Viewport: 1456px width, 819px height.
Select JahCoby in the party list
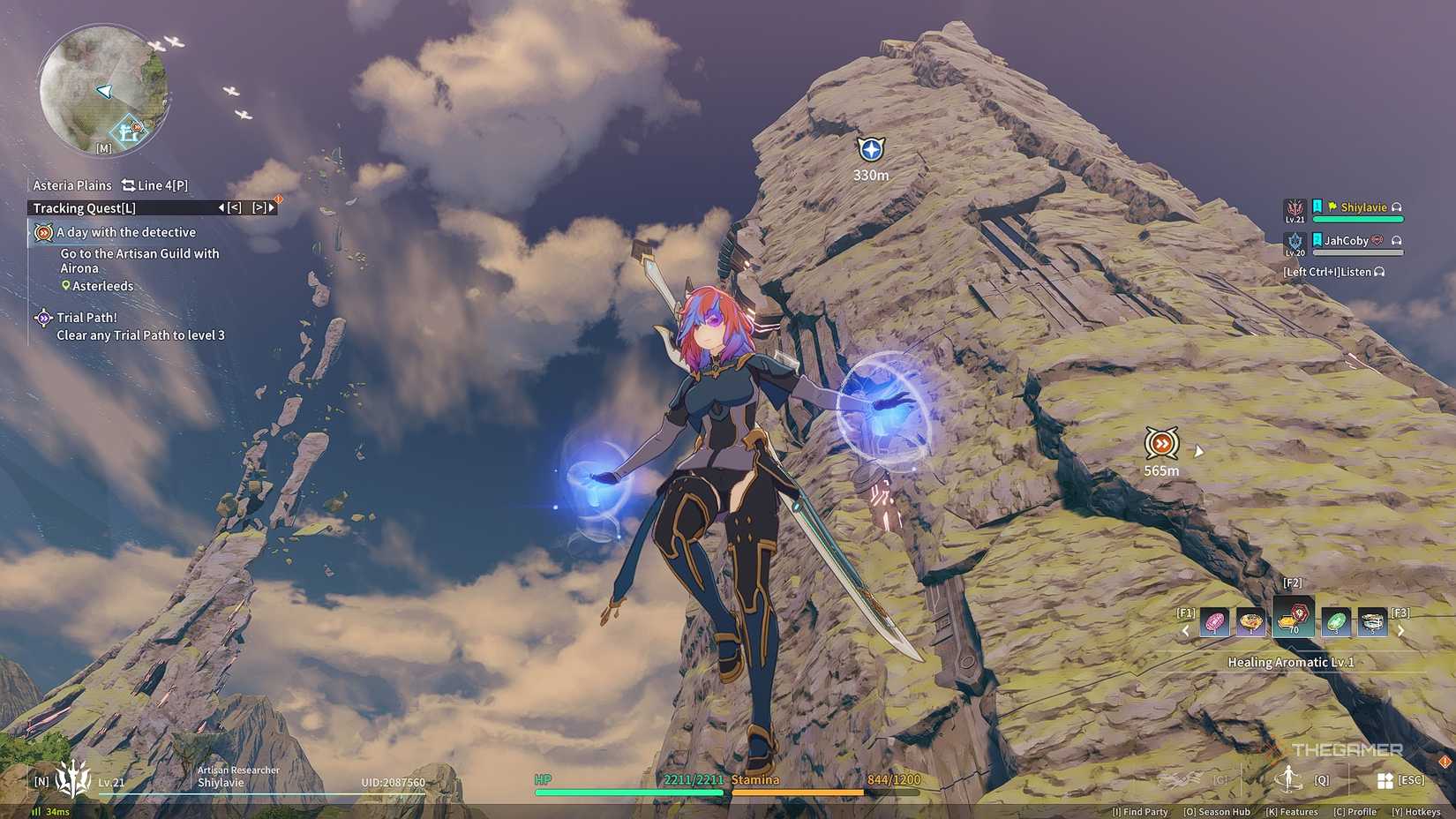click(x=1346, y=241)
